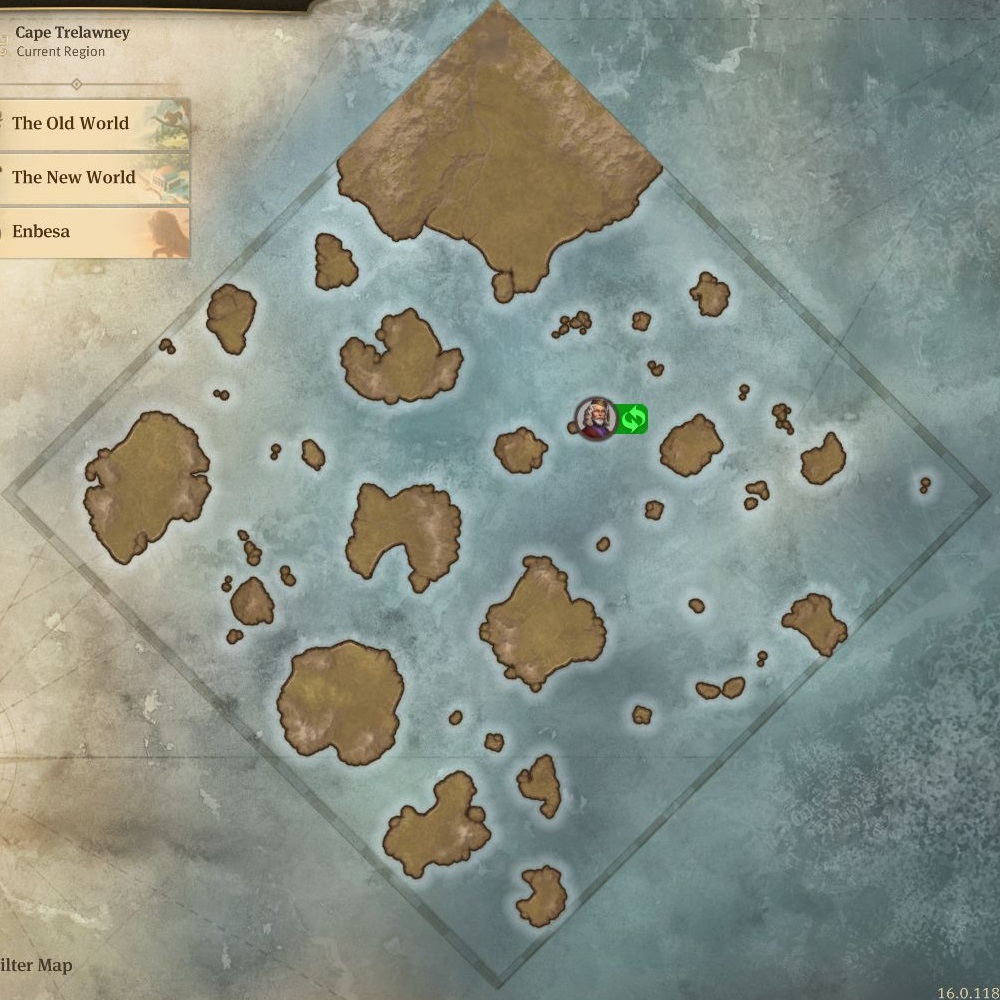Choose the Cape Trelawney current region entry
Image resolution: width=1000 pixels, height=1000 pixels.
click(72, 41)
